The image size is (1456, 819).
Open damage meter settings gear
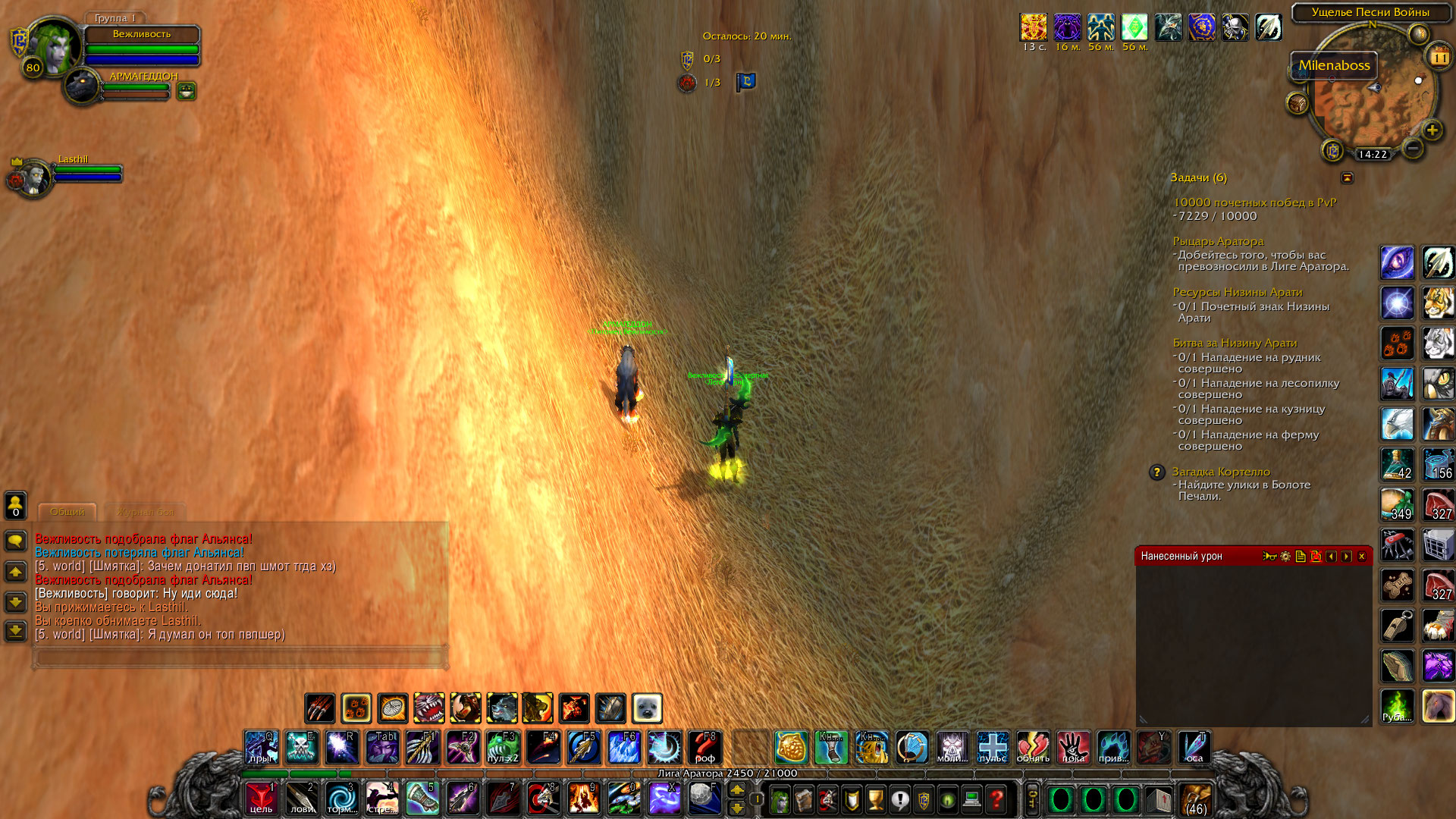pyautogui.click(x=1285, y=557)
